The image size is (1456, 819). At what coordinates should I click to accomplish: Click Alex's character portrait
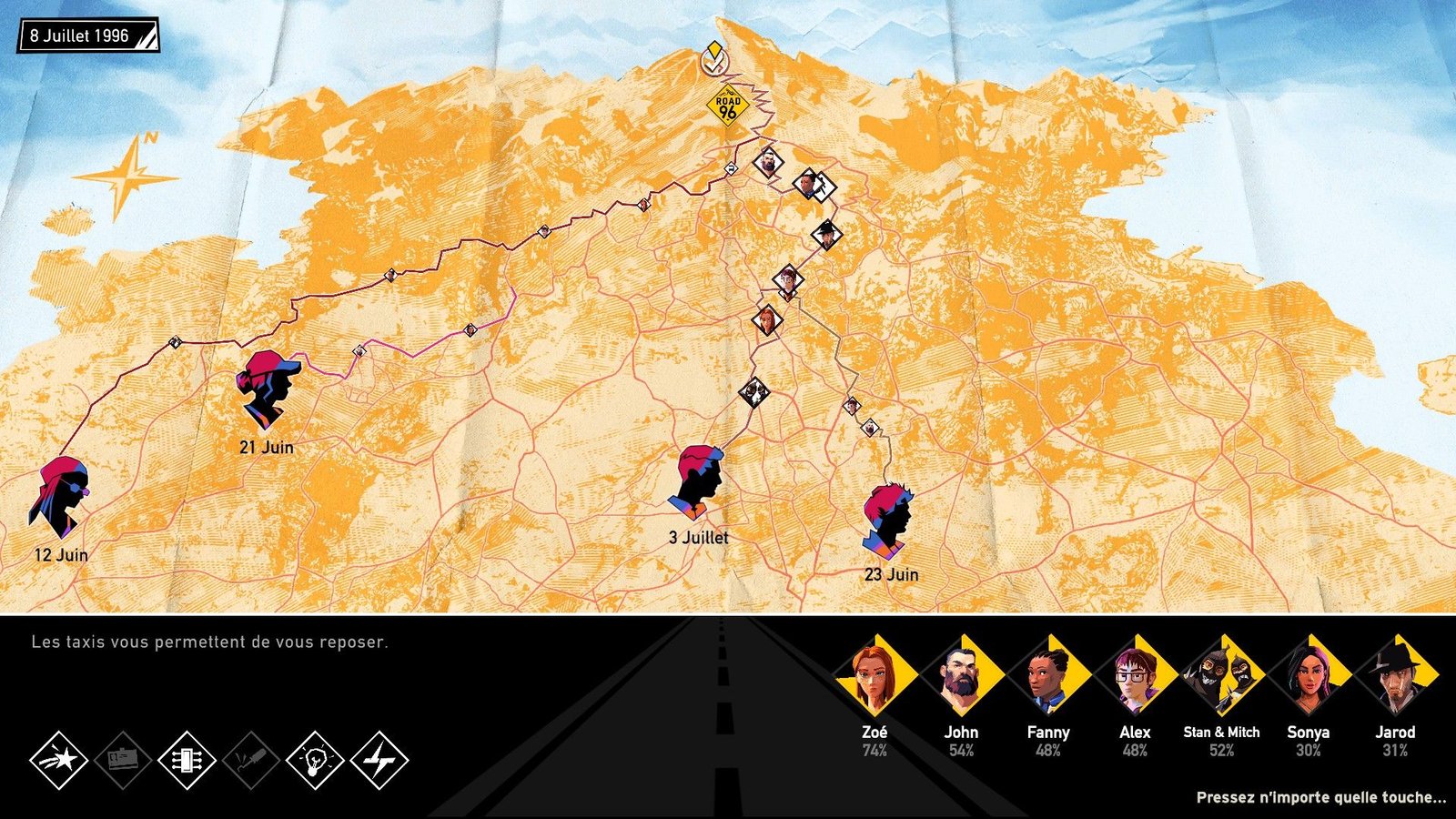(x=1135, y=678)
